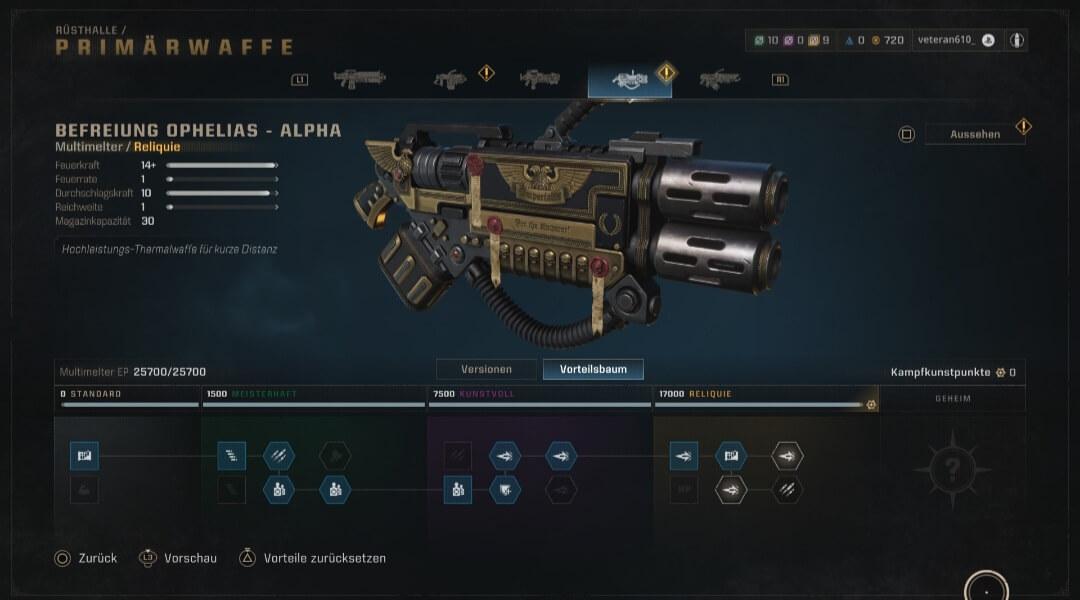Go back using the Zurück option
Viewport: 1080px width, 600px height.
pyautogui.click(x=86, y=558)
